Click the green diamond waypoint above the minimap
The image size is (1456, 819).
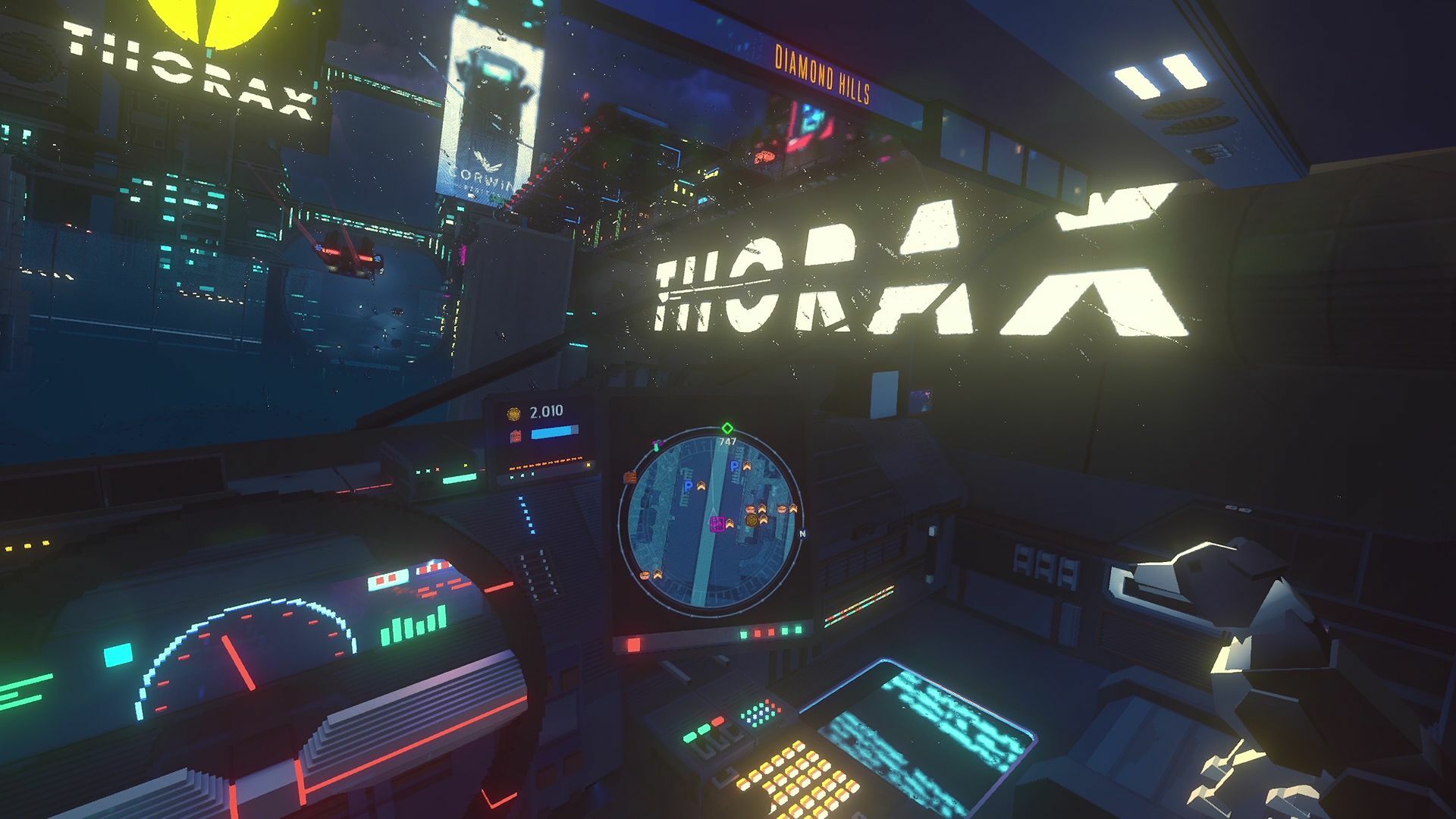click(x=727, y=428)
